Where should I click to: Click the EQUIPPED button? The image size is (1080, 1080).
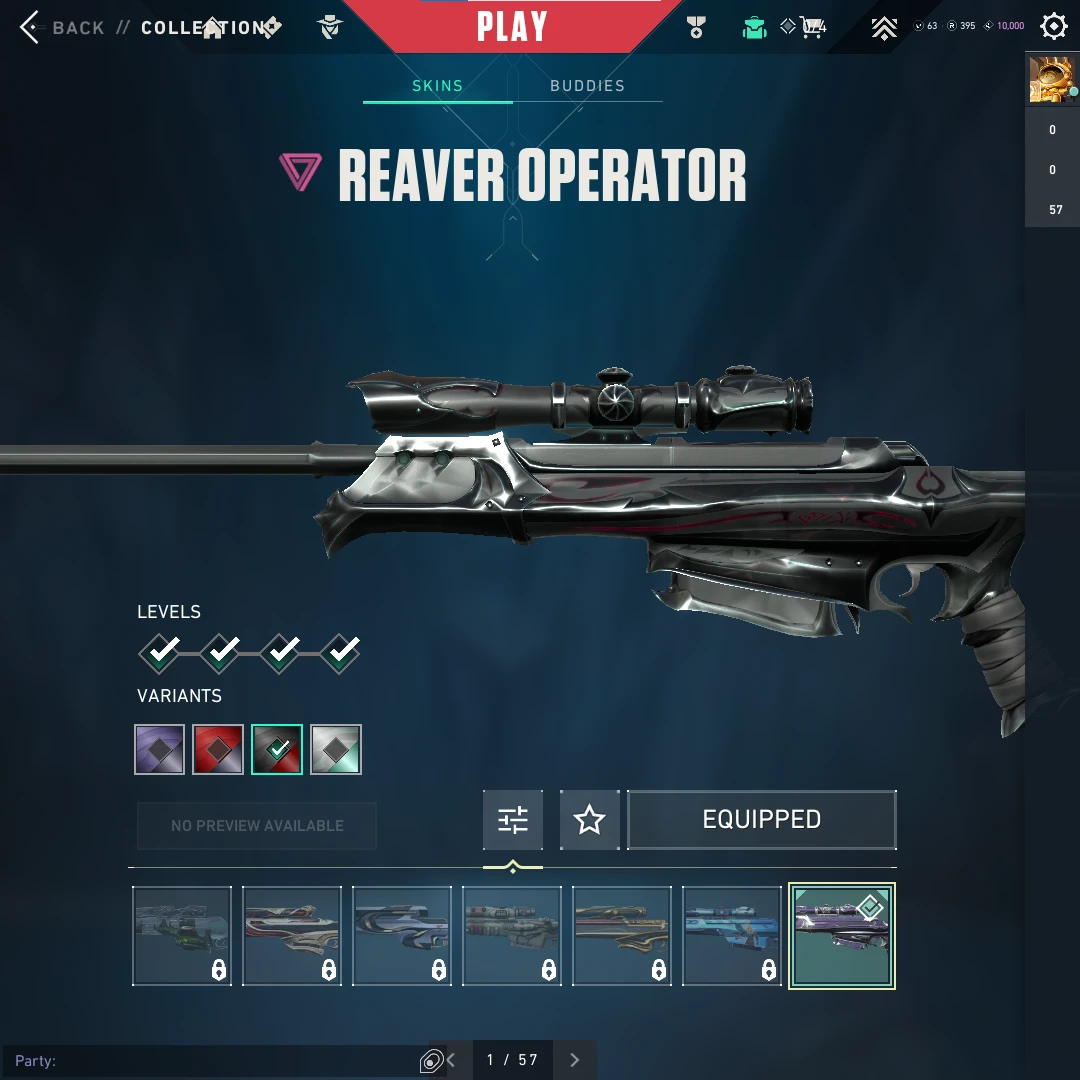click(761, 820)
